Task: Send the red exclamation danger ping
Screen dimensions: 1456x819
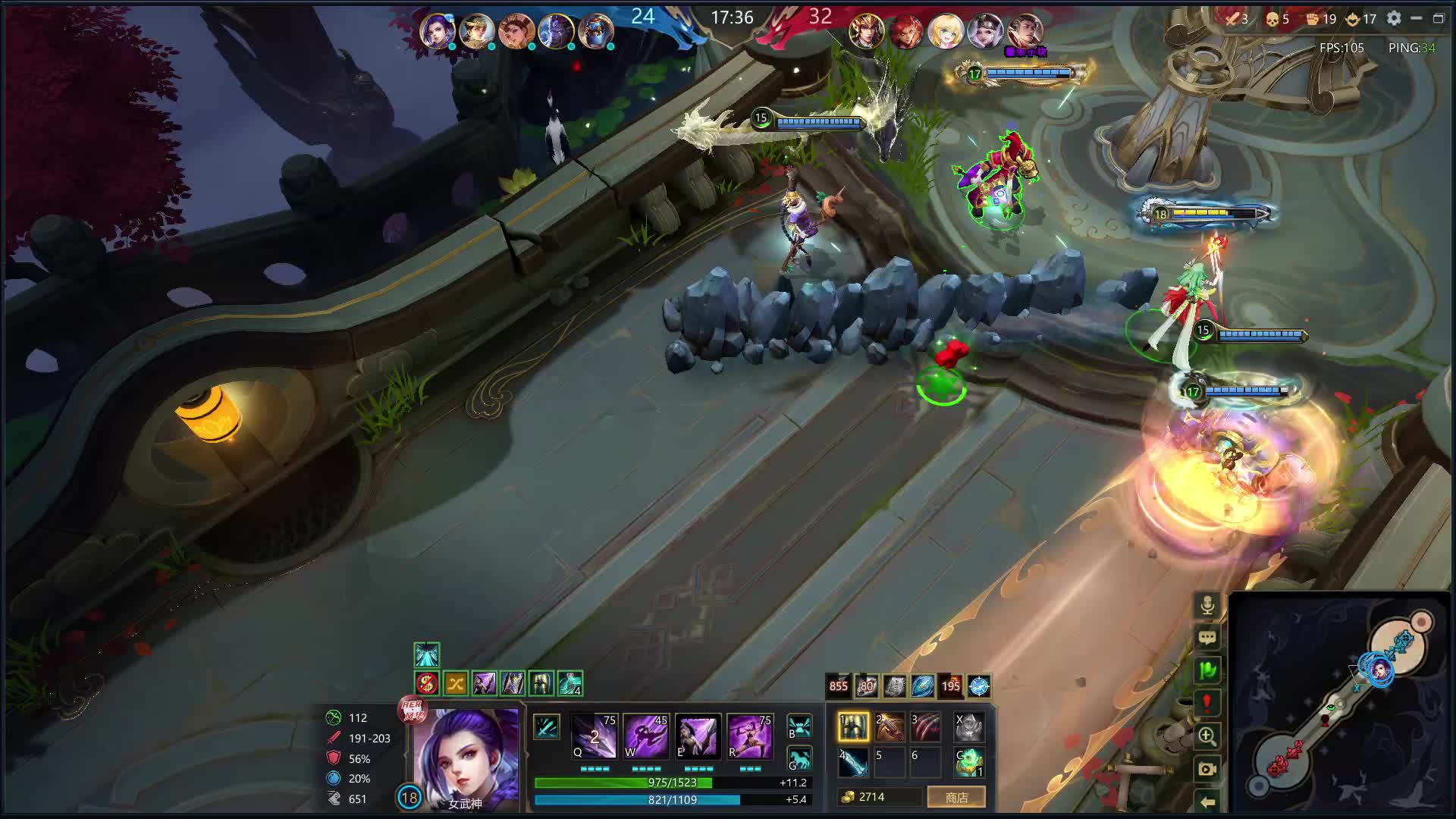Action: [1207, 703]
